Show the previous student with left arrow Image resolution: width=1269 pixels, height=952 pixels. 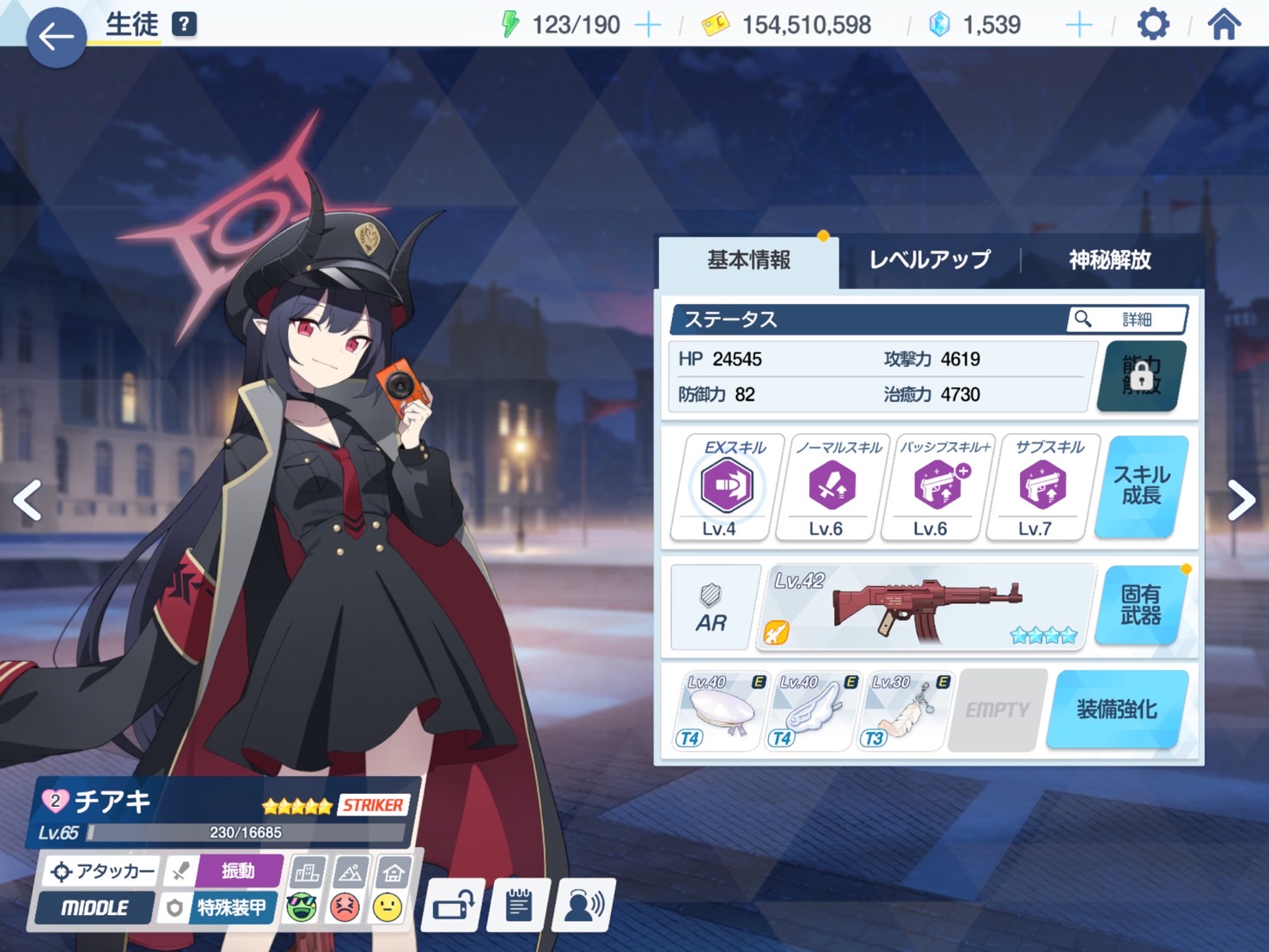27,501
